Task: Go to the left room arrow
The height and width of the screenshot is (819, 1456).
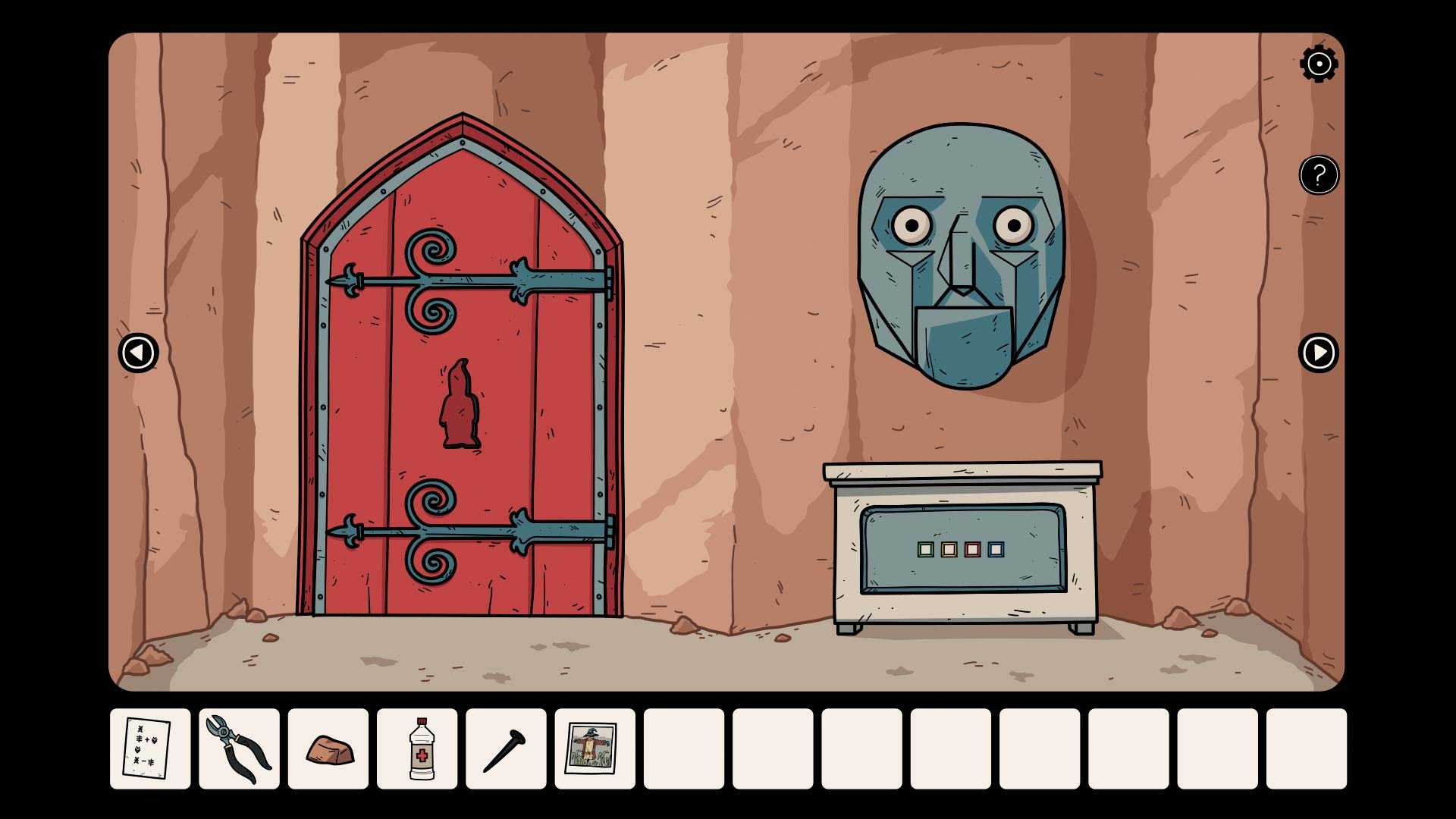Action: click(x=139, y=353)
